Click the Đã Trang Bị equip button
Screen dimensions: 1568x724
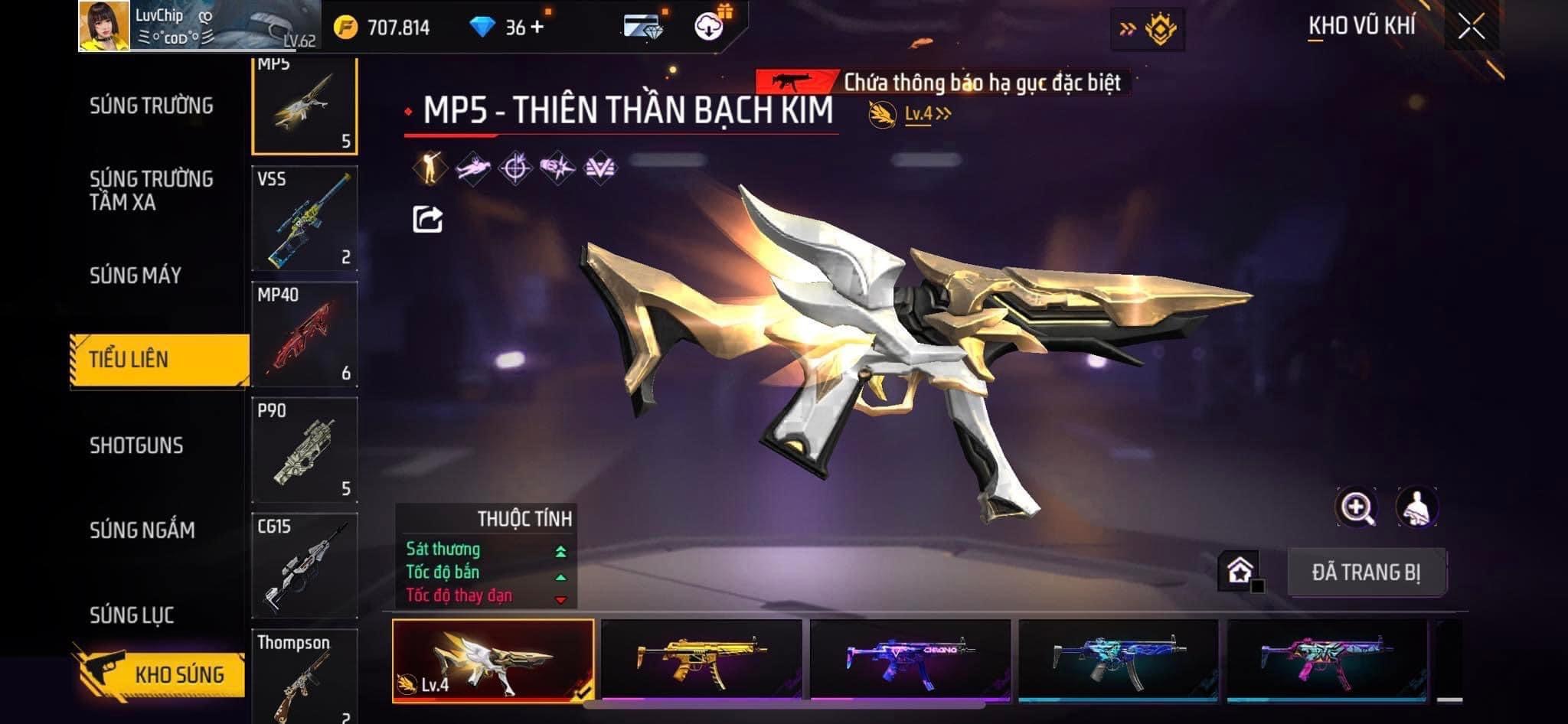[1366, 572]
